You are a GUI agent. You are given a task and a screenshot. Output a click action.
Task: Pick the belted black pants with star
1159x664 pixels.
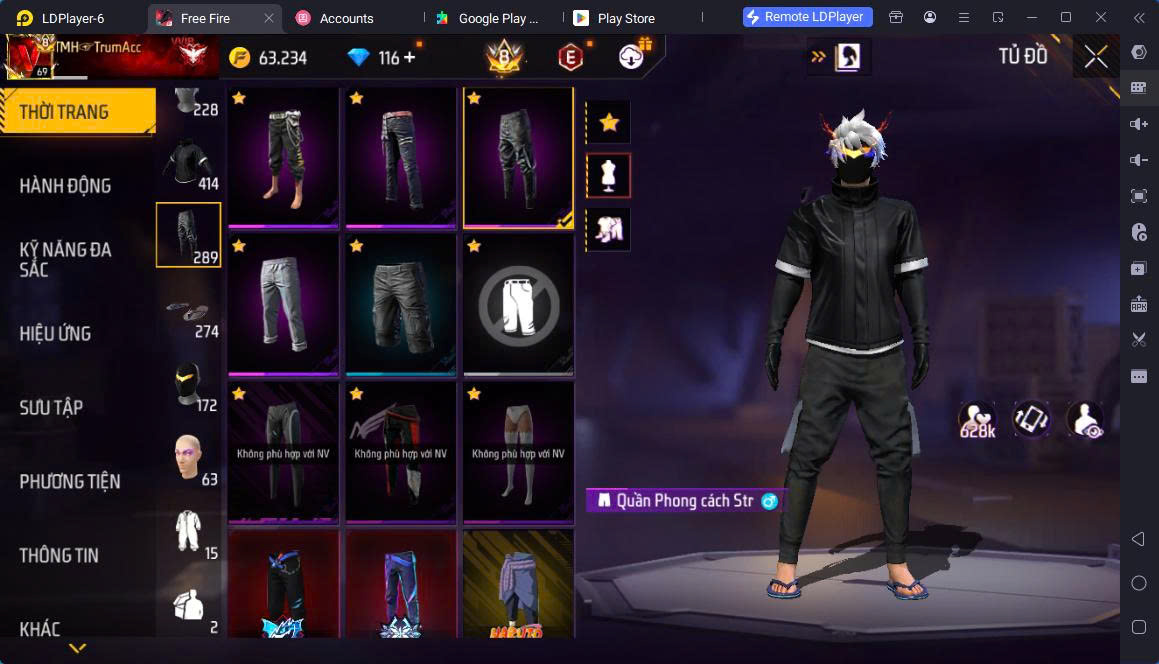coord(402,155)
